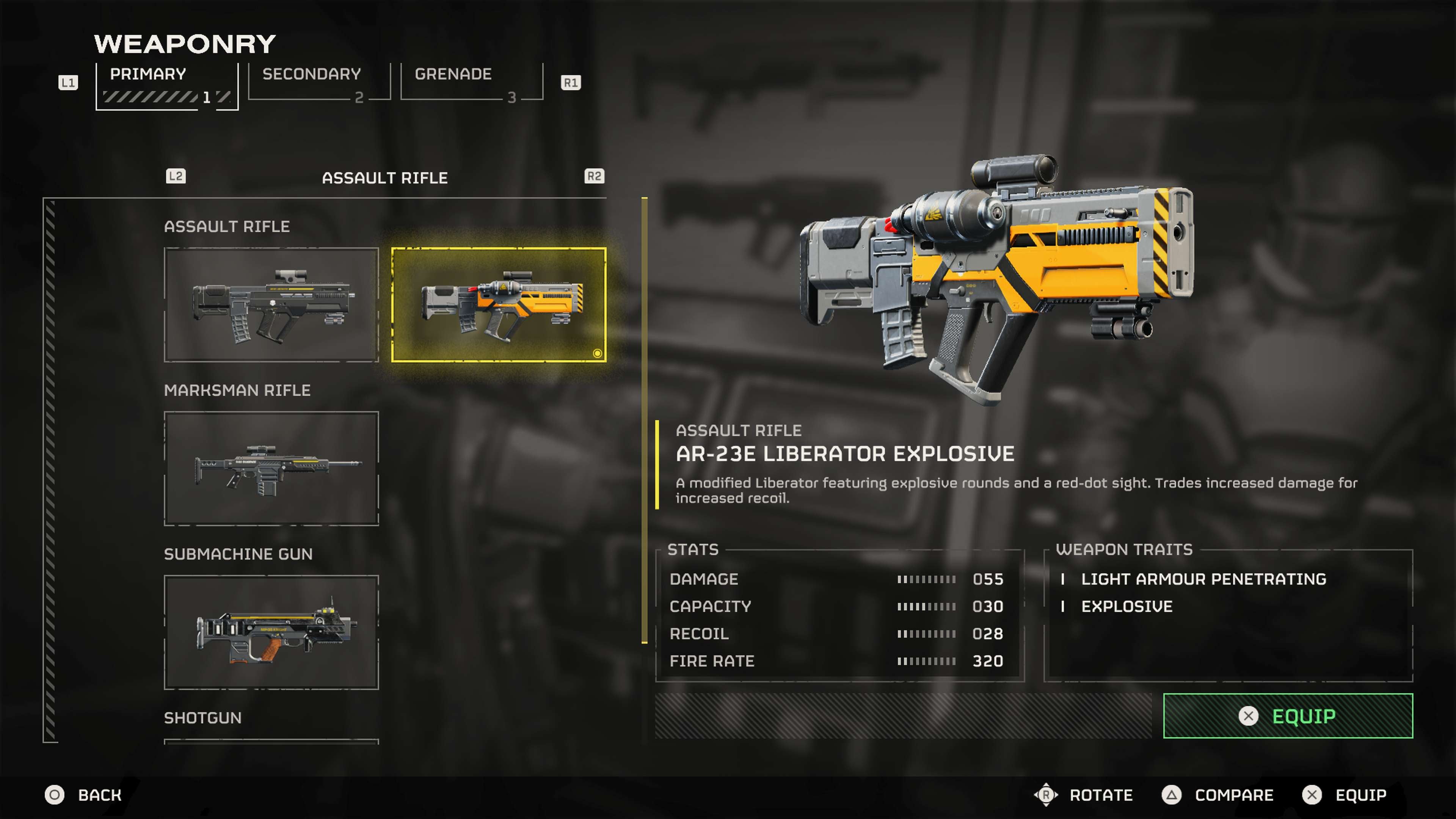Click the green Equip button
1456x819 pixels.
pos(1288,715)
